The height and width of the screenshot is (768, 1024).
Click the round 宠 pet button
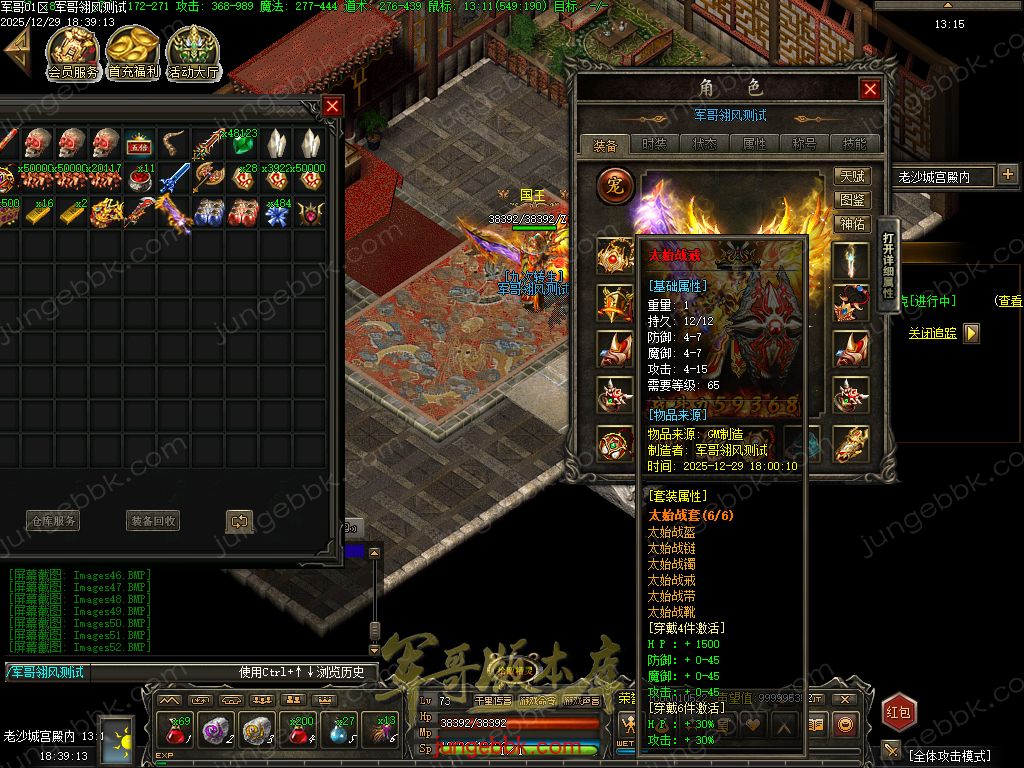click(615, 185)
